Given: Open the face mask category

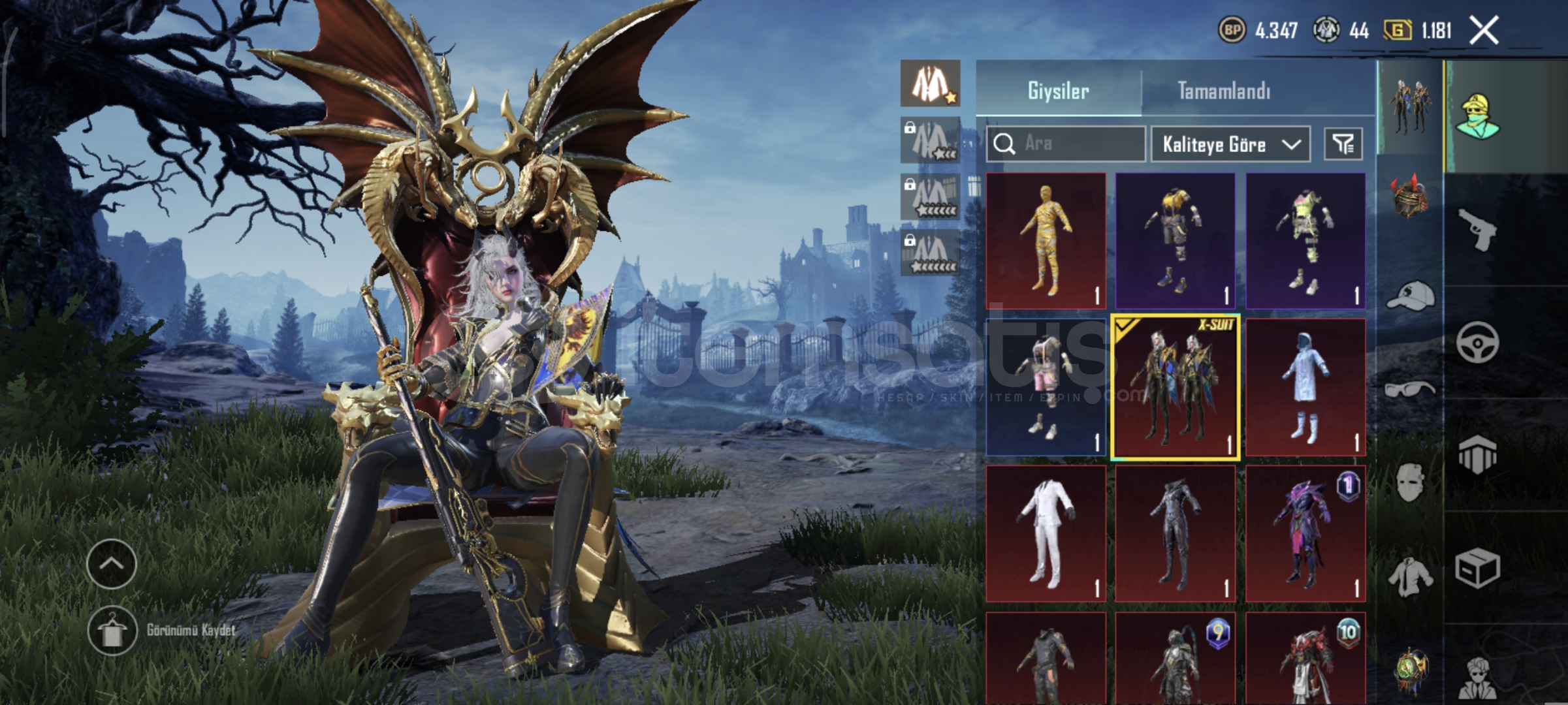Looking at the screenshot, I should pyautogui.click(x=1410, y=483).
